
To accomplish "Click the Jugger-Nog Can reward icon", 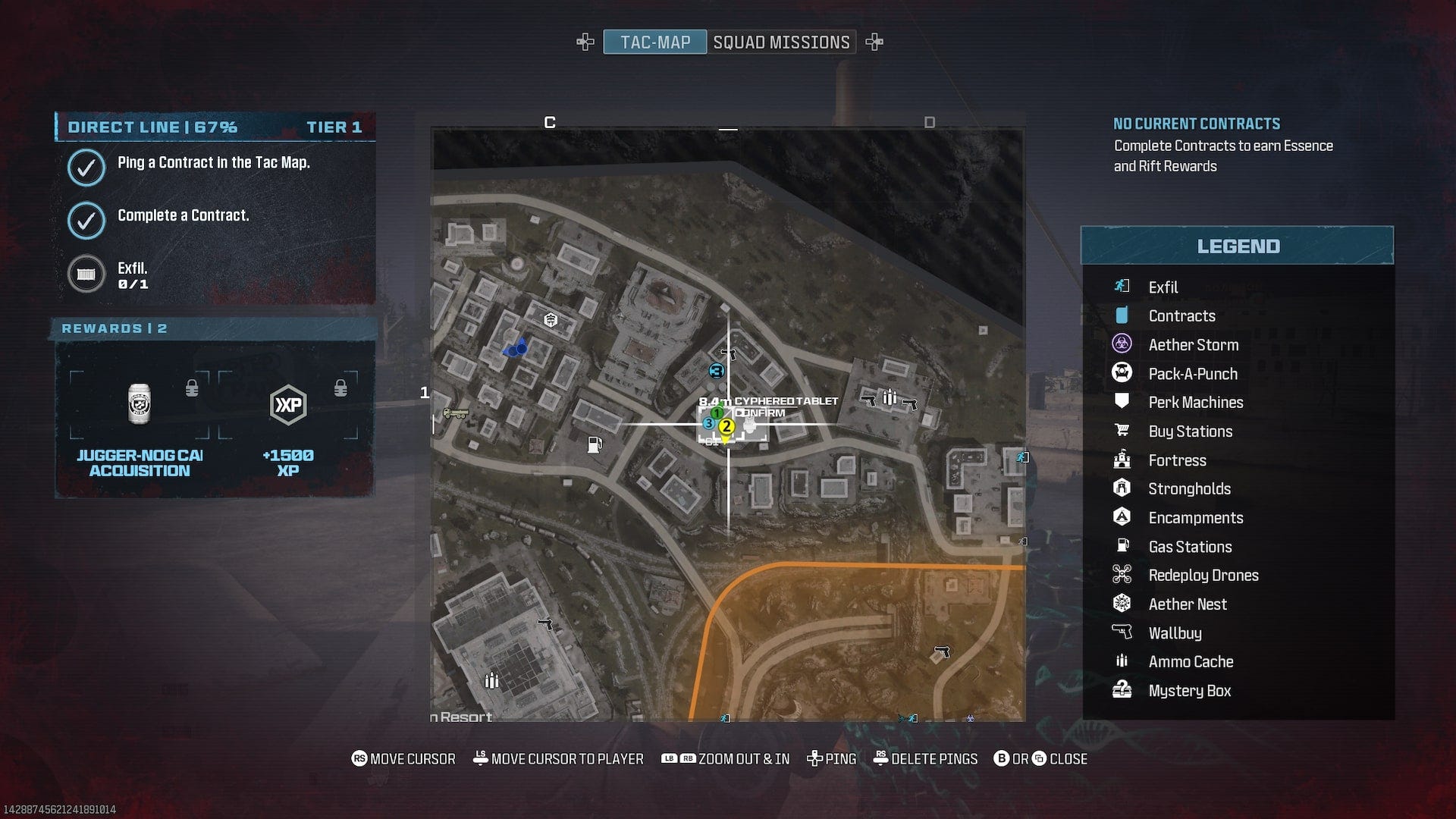I will pyautogui.click(x=140, y=404).
